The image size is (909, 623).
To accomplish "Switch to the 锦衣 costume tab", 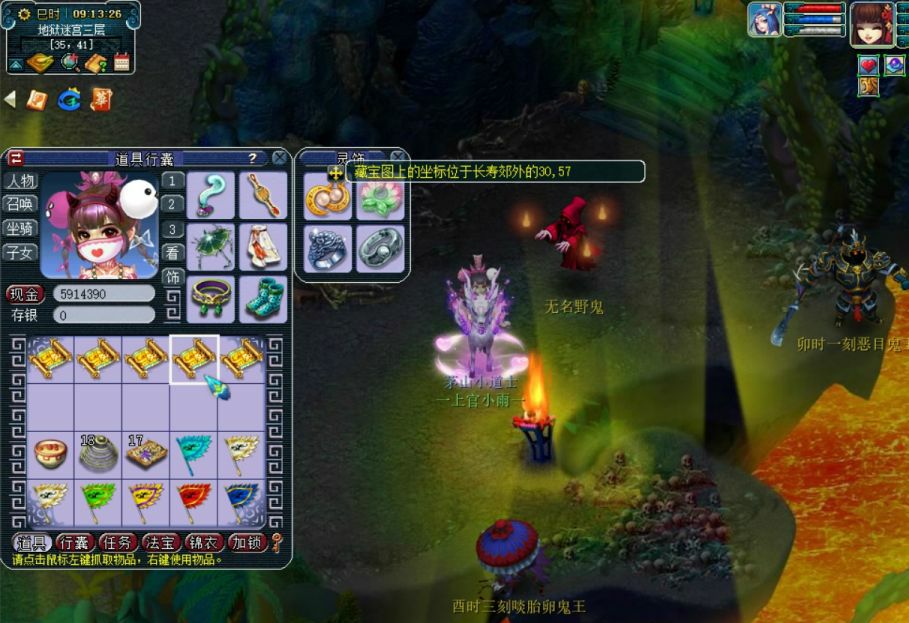I will coord(204,542).
